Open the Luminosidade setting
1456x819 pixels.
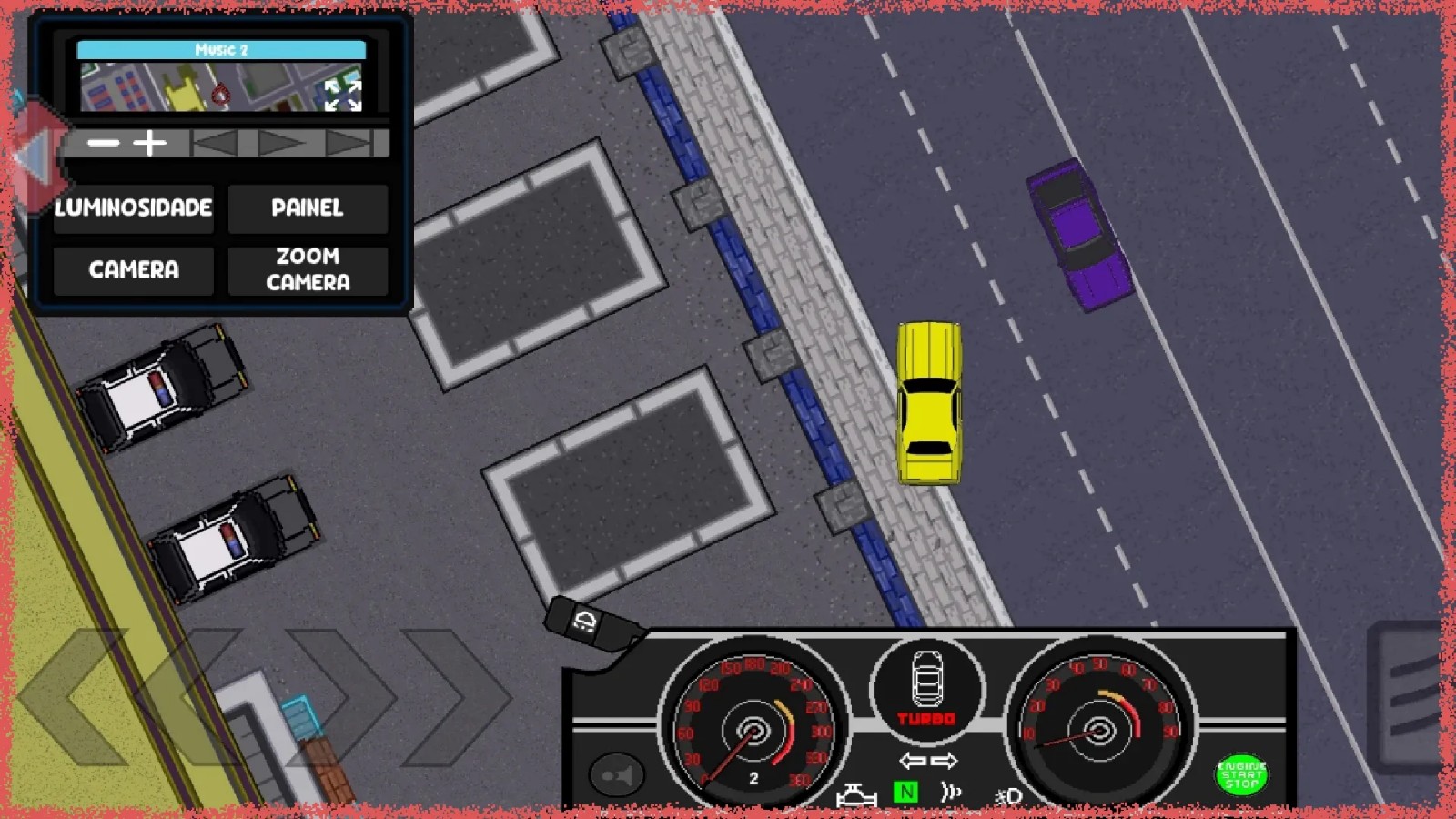133,208
